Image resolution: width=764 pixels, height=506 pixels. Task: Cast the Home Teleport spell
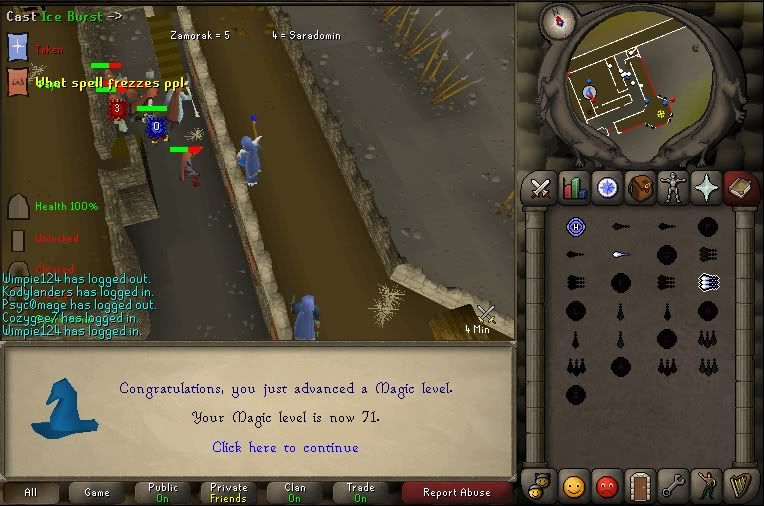[575, 227]
